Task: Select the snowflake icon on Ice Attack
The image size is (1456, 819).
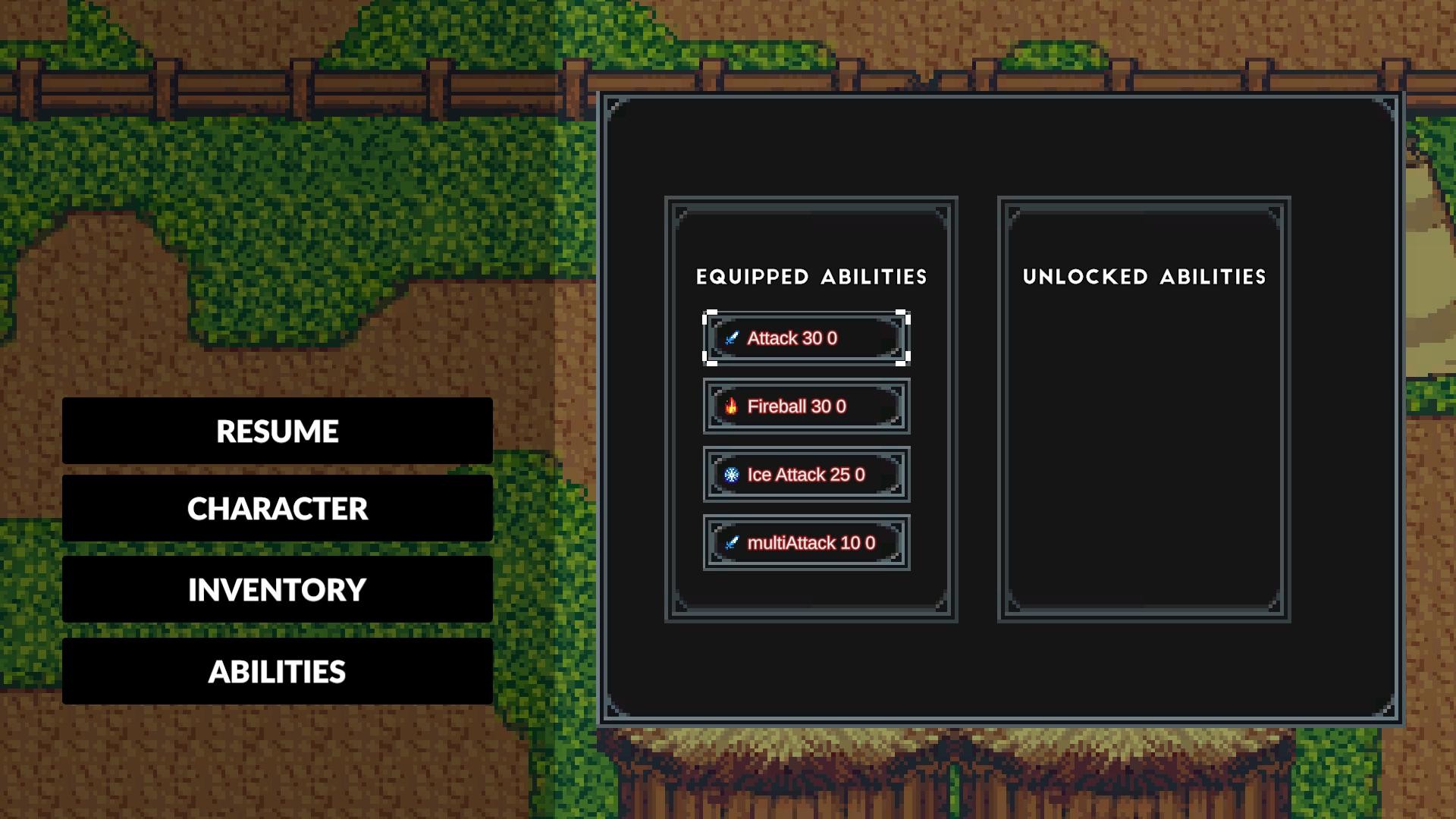Action: click(733, 475)
